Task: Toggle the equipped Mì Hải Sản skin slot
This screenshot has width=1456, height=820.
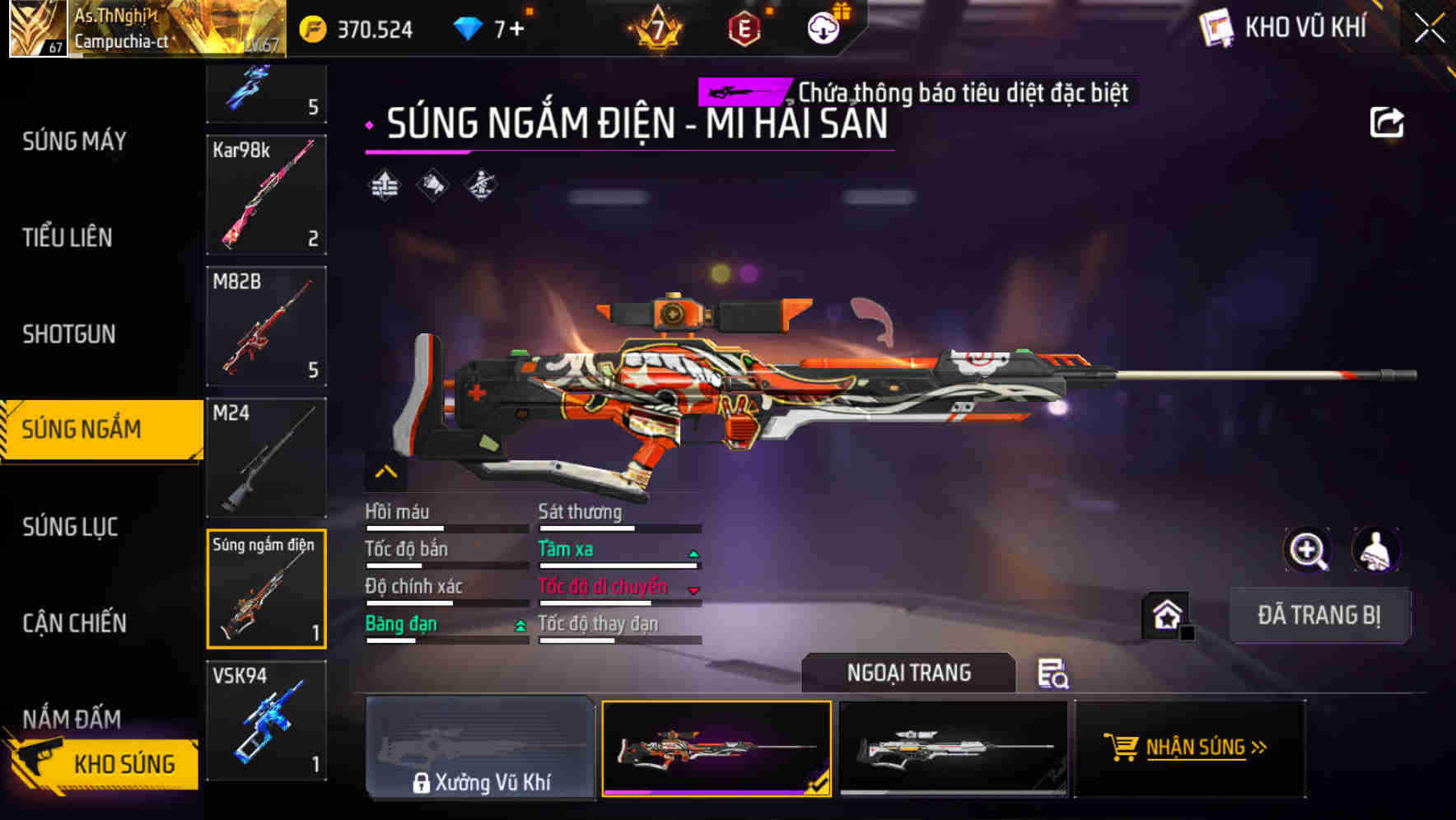Action: point(716,748)
